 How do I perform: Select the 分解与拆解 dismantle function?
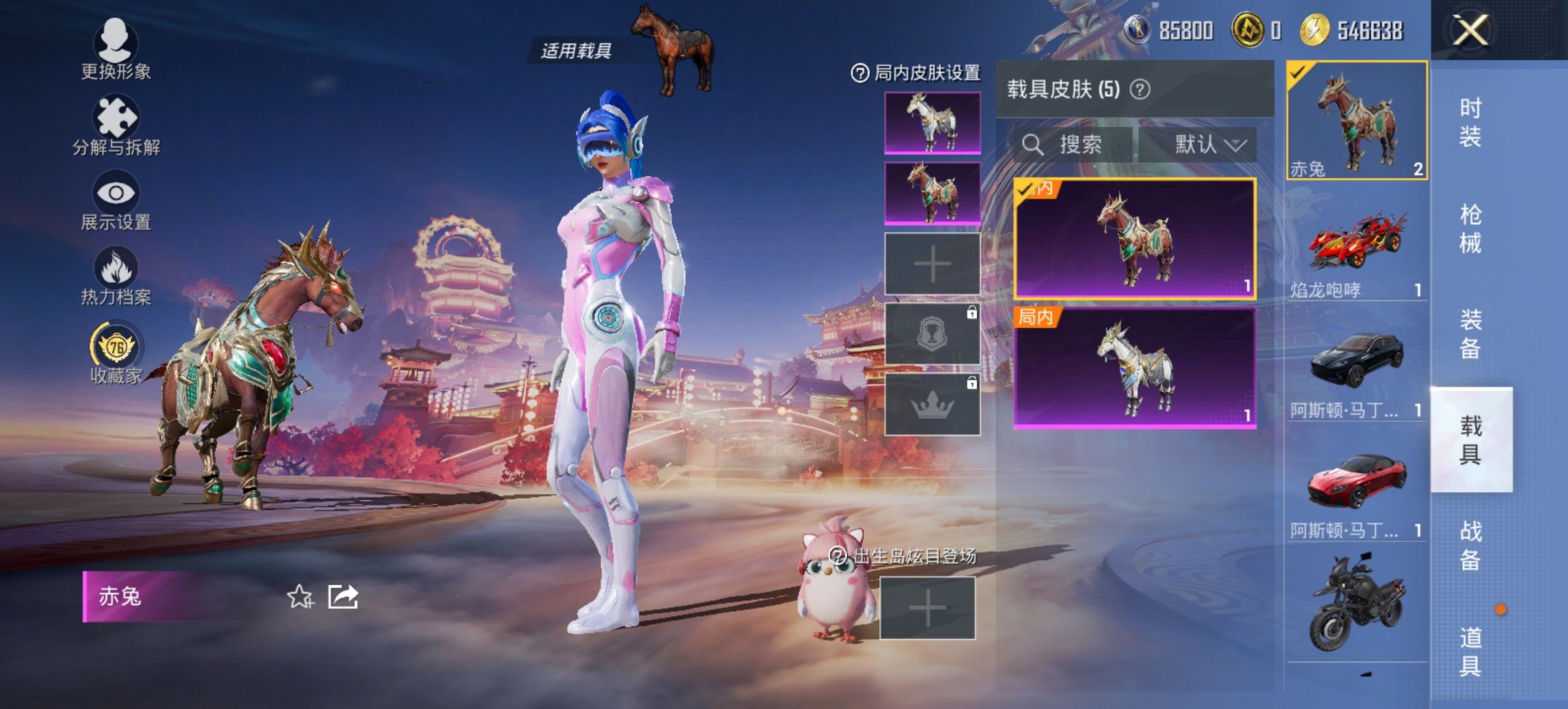point(115,116)
